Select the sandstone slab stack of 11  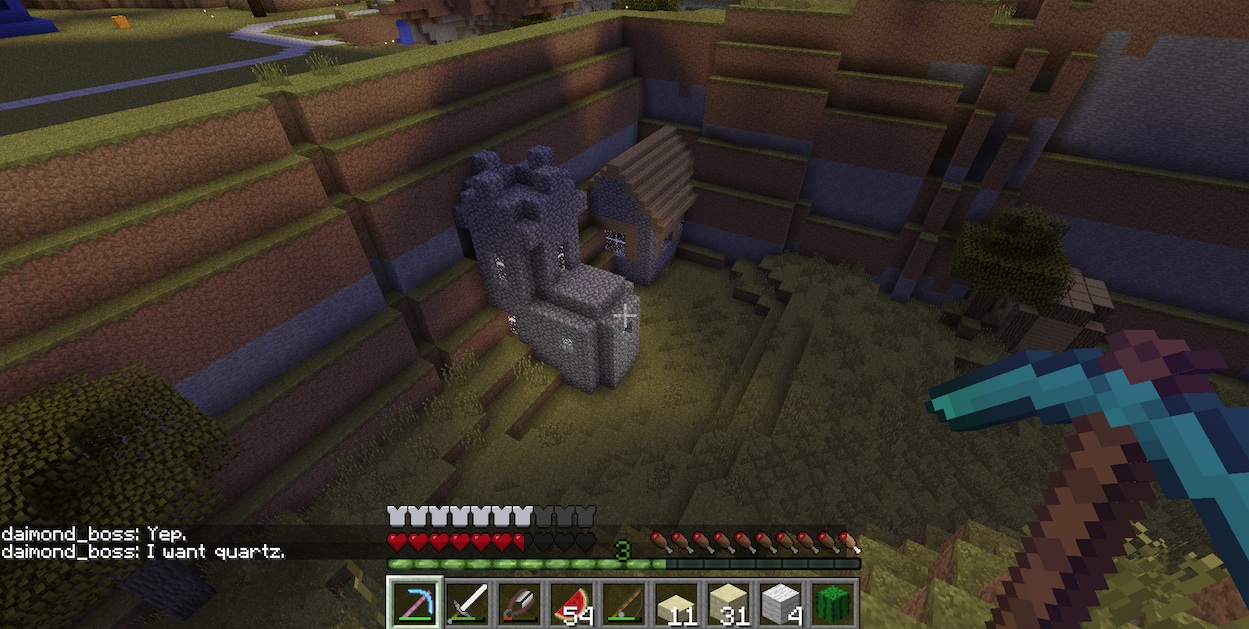[x=675, y=603]
